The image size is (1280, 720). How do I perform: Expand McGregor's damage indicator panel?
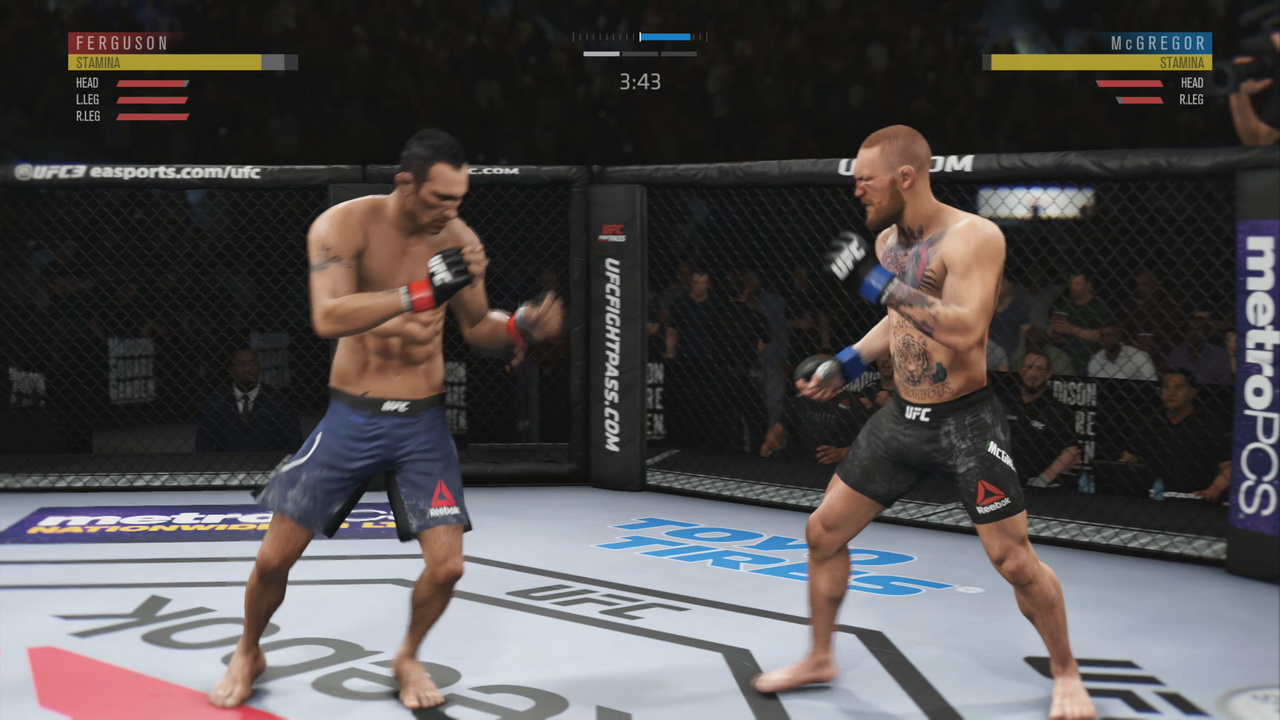[x=1160, y=93]
